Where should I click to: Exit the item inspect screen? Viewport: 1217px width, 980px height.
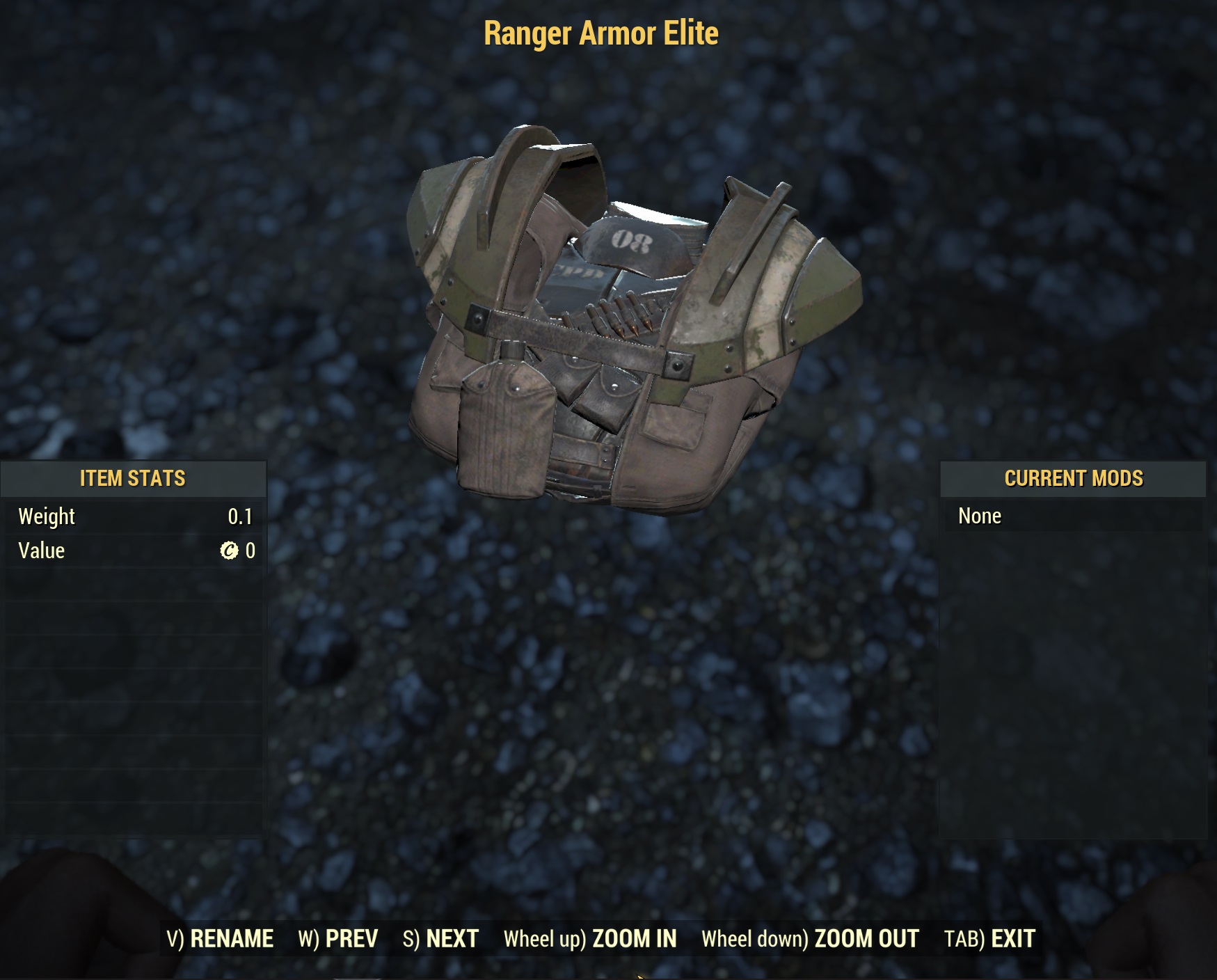[x=989, y=939]
